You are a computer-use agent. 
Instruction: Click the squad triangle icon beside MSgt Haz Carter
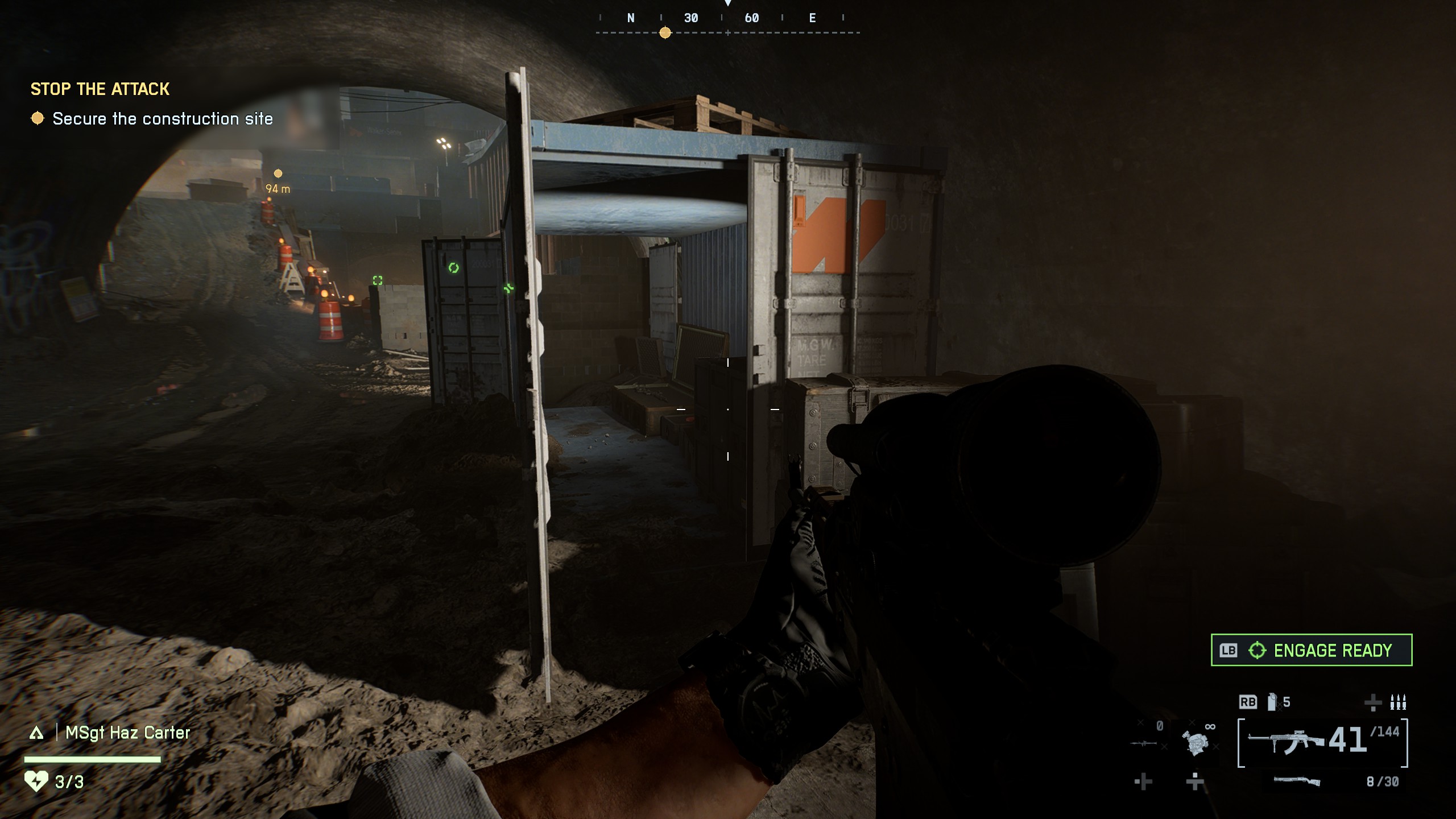[37, 734]
